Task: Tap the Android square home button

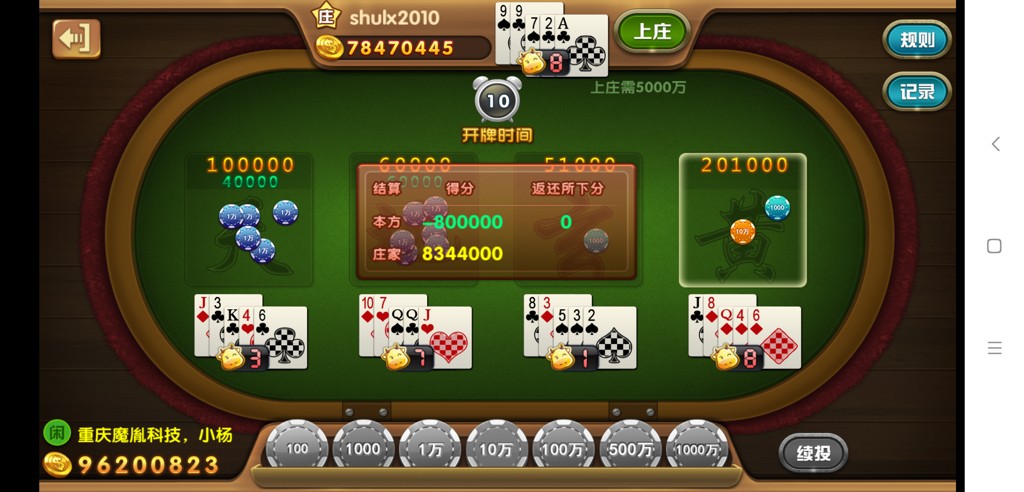Action: pyautogui.click(x=994, y=246)
